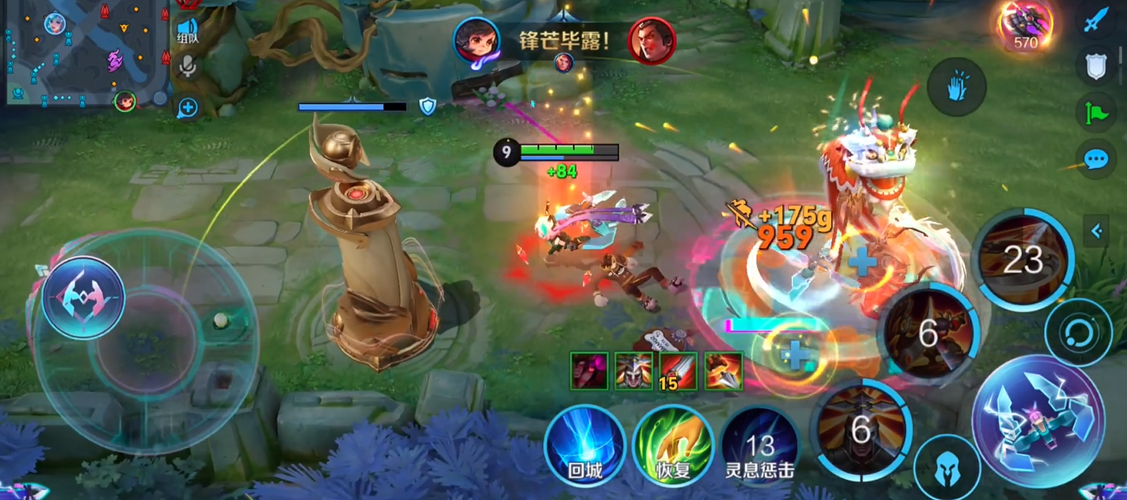
Task: Send the shield defend signal
Action: point(1097,66)
